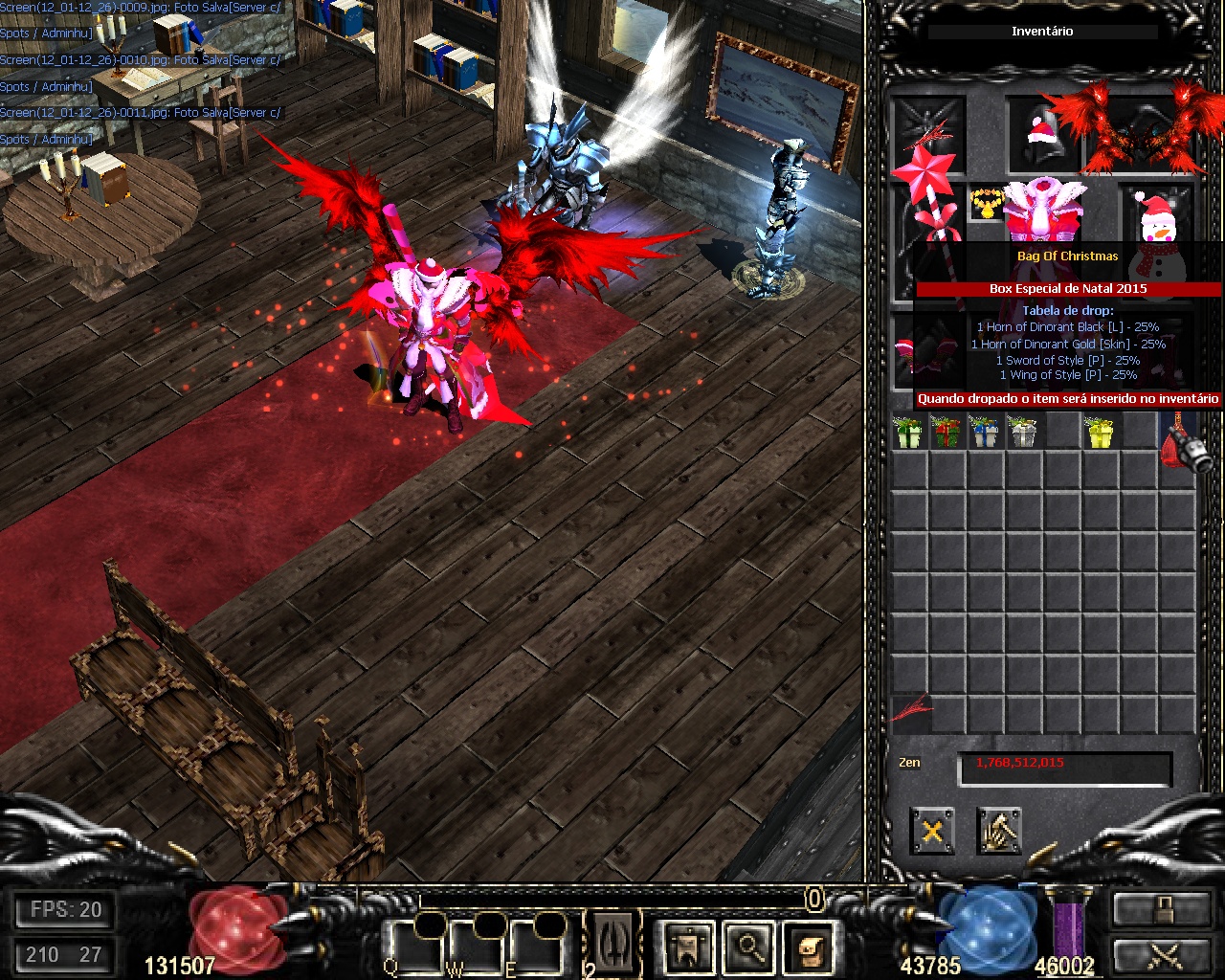Select the red feather item in inventory
The image size is (1225, 980).
pos(910,709)
